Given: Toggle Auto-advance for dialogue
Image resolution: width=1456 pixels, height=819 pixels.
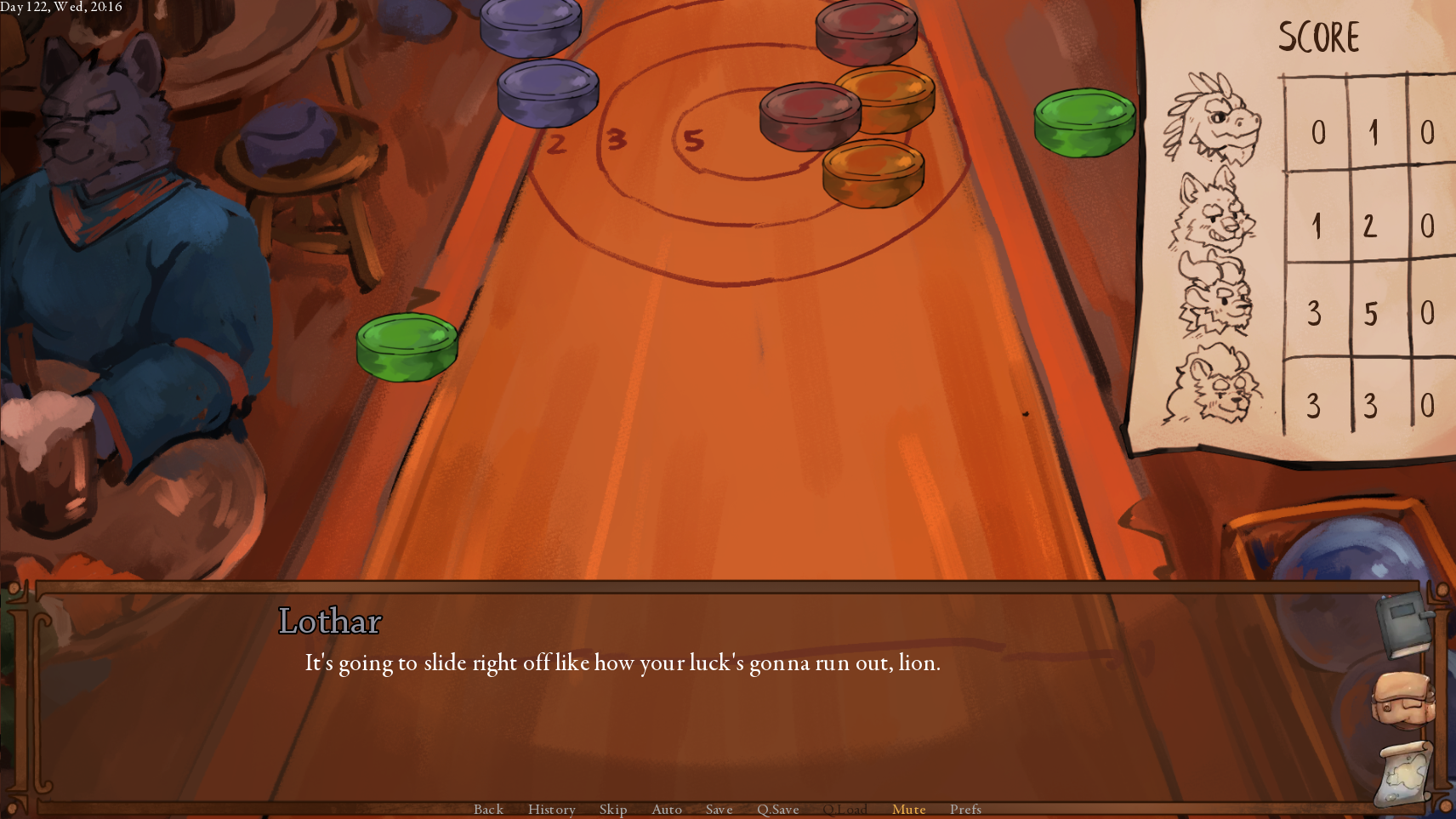Looking at the screenshot, I should [x=666, y=809].
